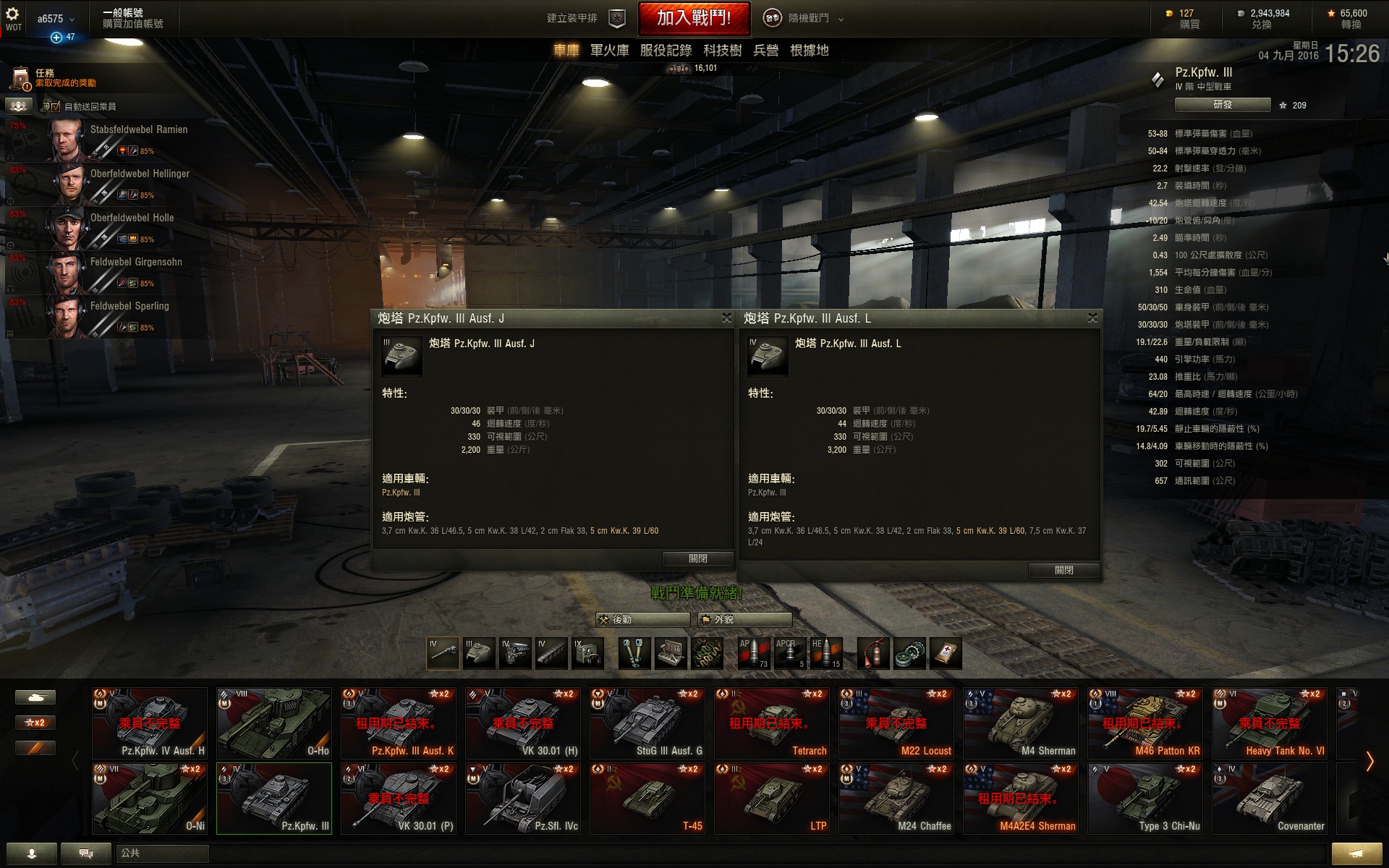
Task: Open the Service (後勤) panel
Action: [642, 620]
